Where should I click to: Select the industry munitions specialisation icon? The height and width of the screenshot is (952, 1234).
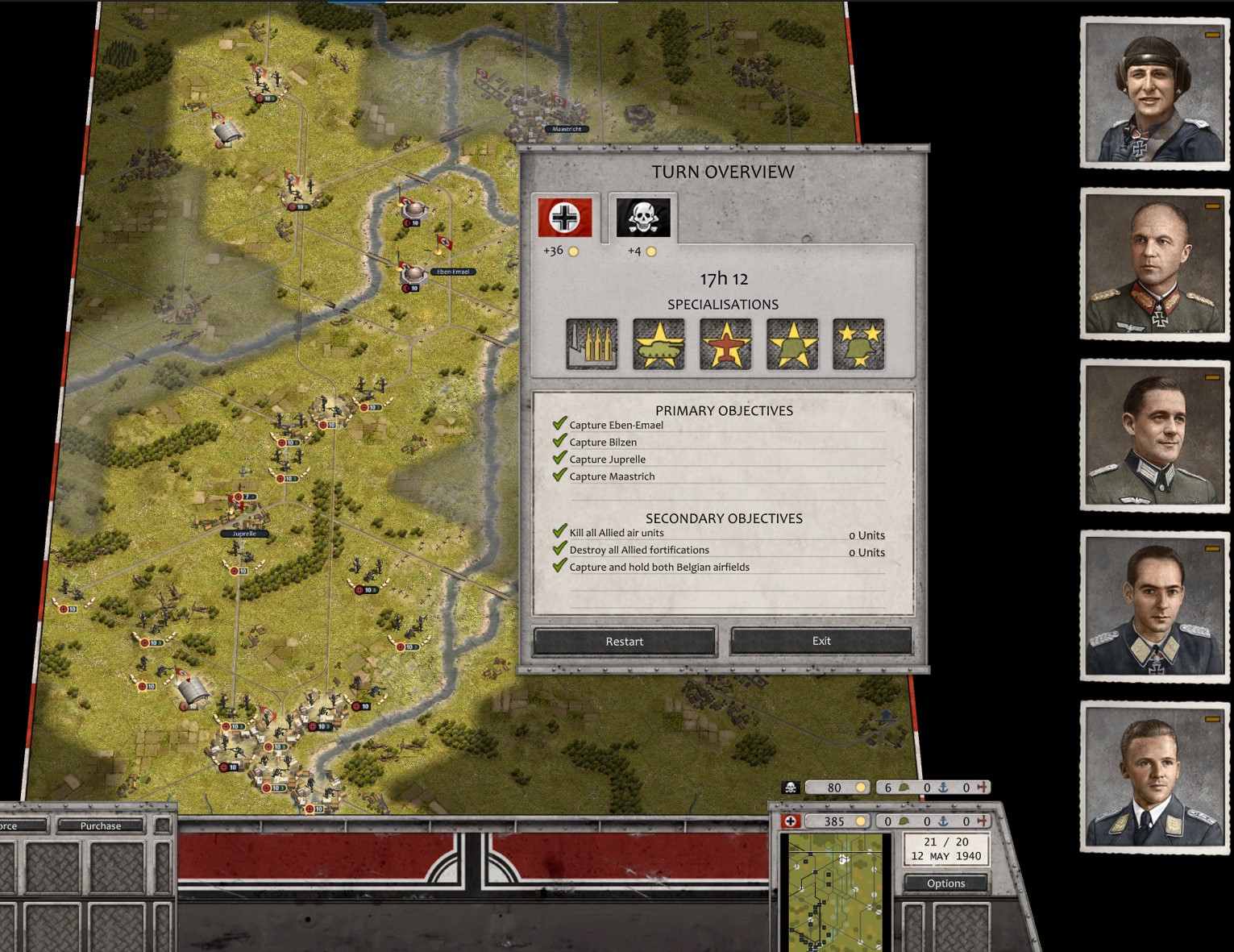pos(593,343)
